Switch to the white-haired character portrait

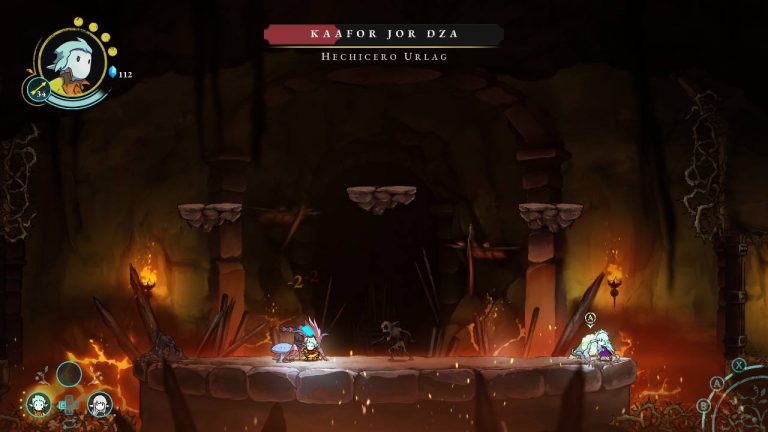point(100,404)
